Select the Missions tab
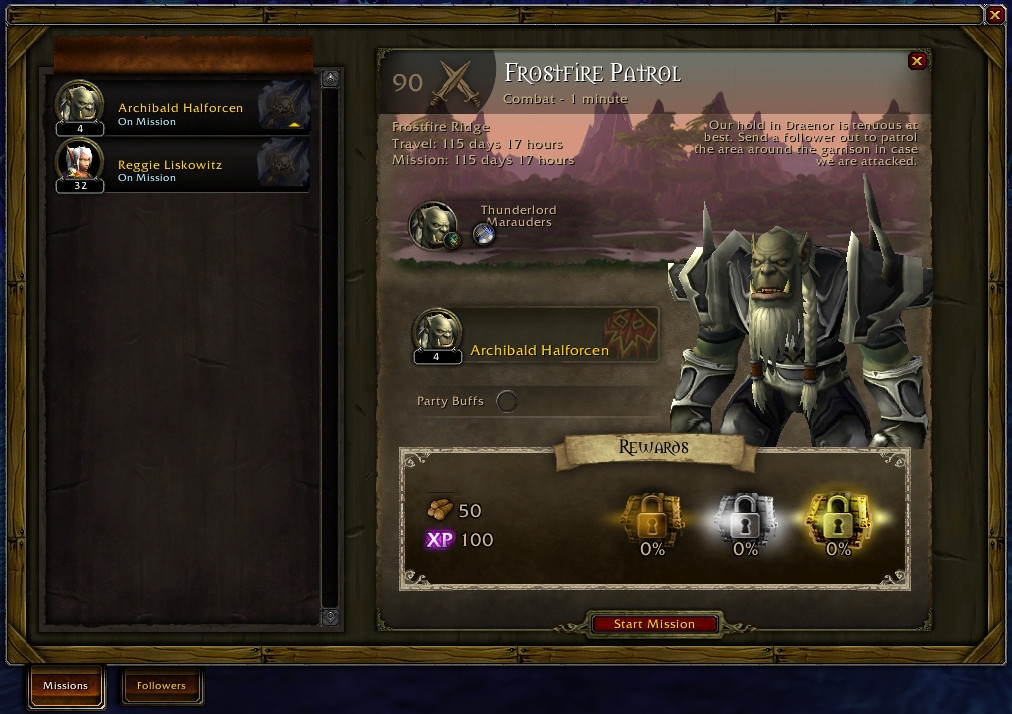 65,686
